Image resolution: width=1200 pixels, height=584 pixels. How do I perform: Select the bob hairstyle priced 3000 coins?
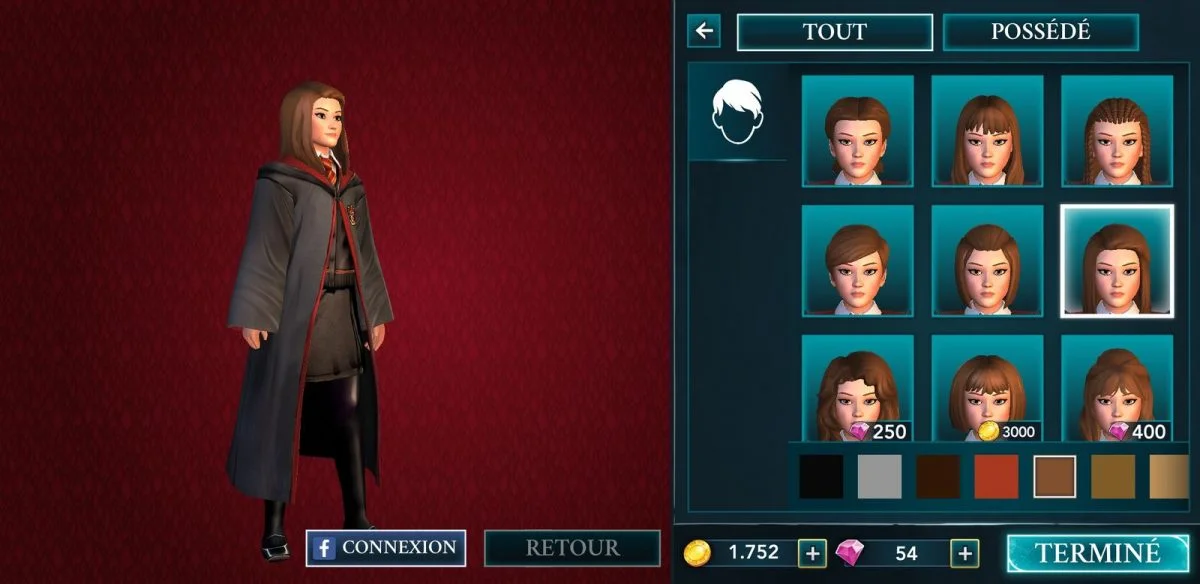987,391
